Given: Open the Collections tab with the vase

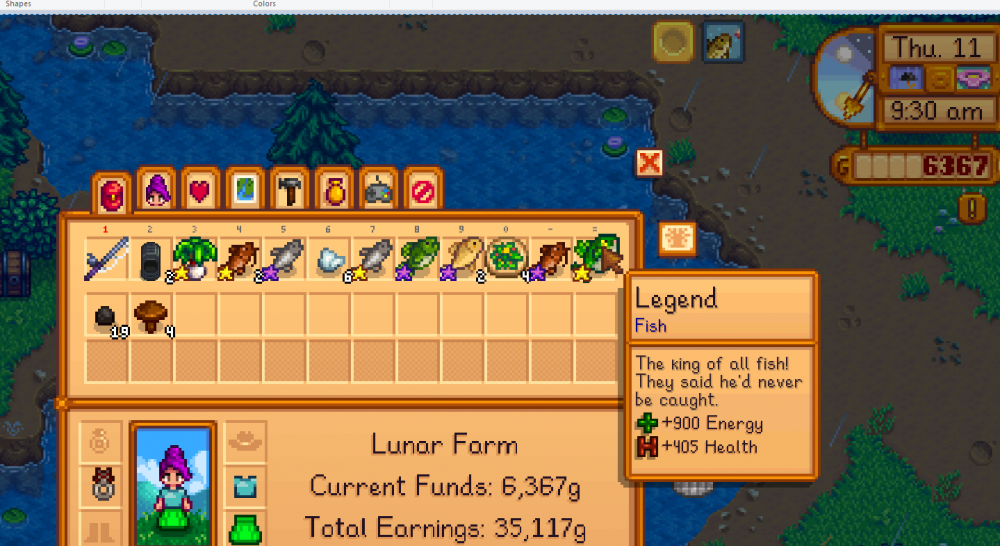Looking at the screenshot, I should pyautogui.click(x=334, y=190).
